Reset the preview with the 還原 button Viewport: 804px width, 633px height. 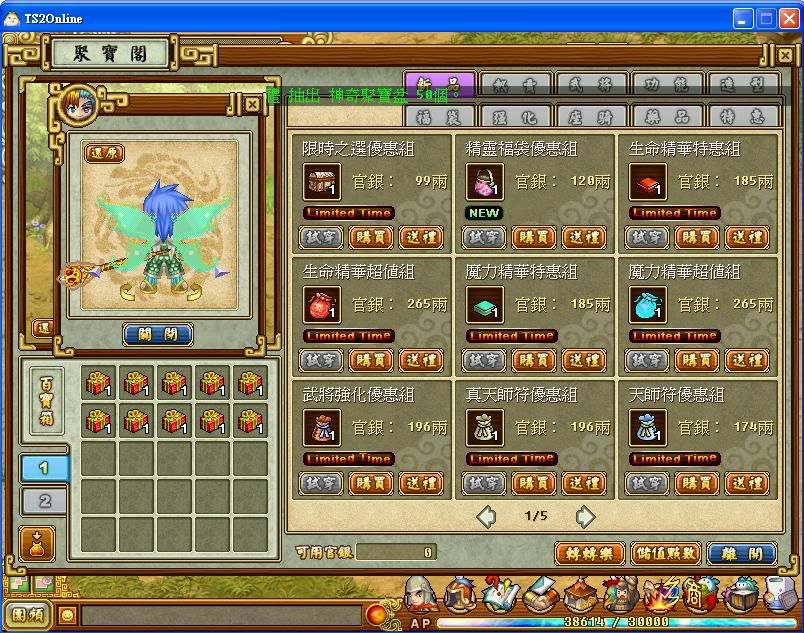coord(104,153)
